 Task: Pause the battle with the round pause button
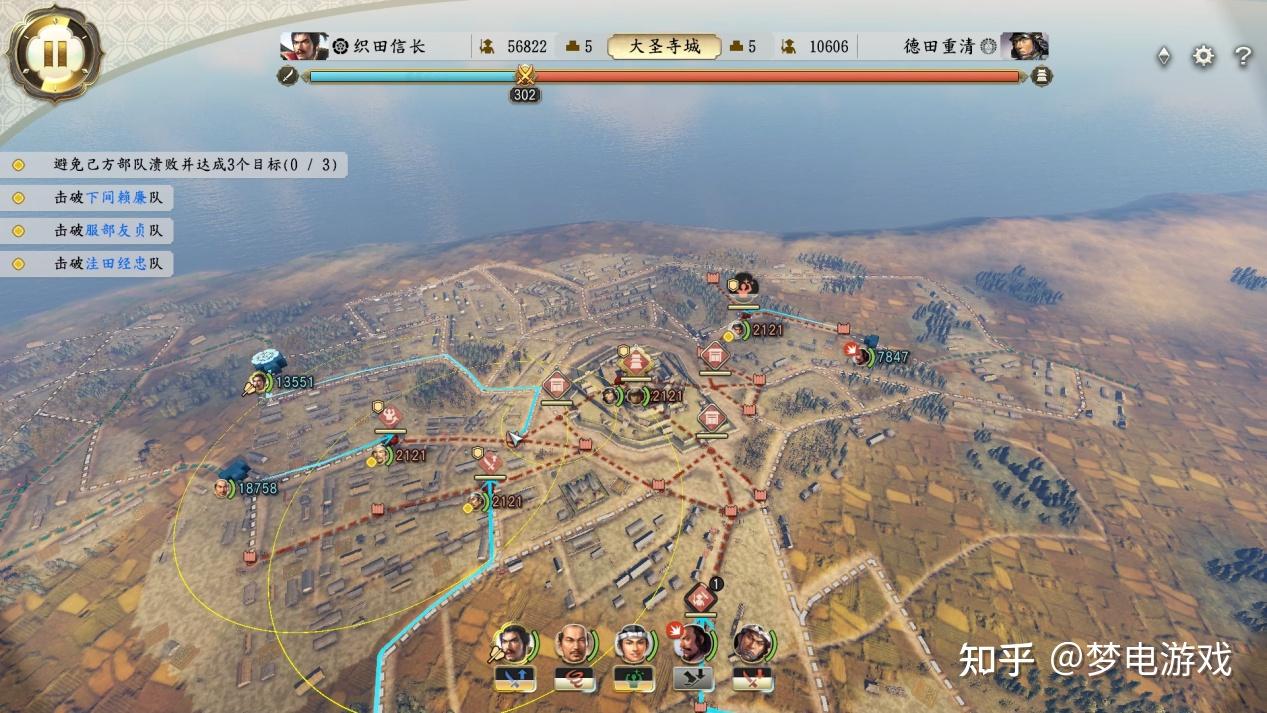click(54, 54)
